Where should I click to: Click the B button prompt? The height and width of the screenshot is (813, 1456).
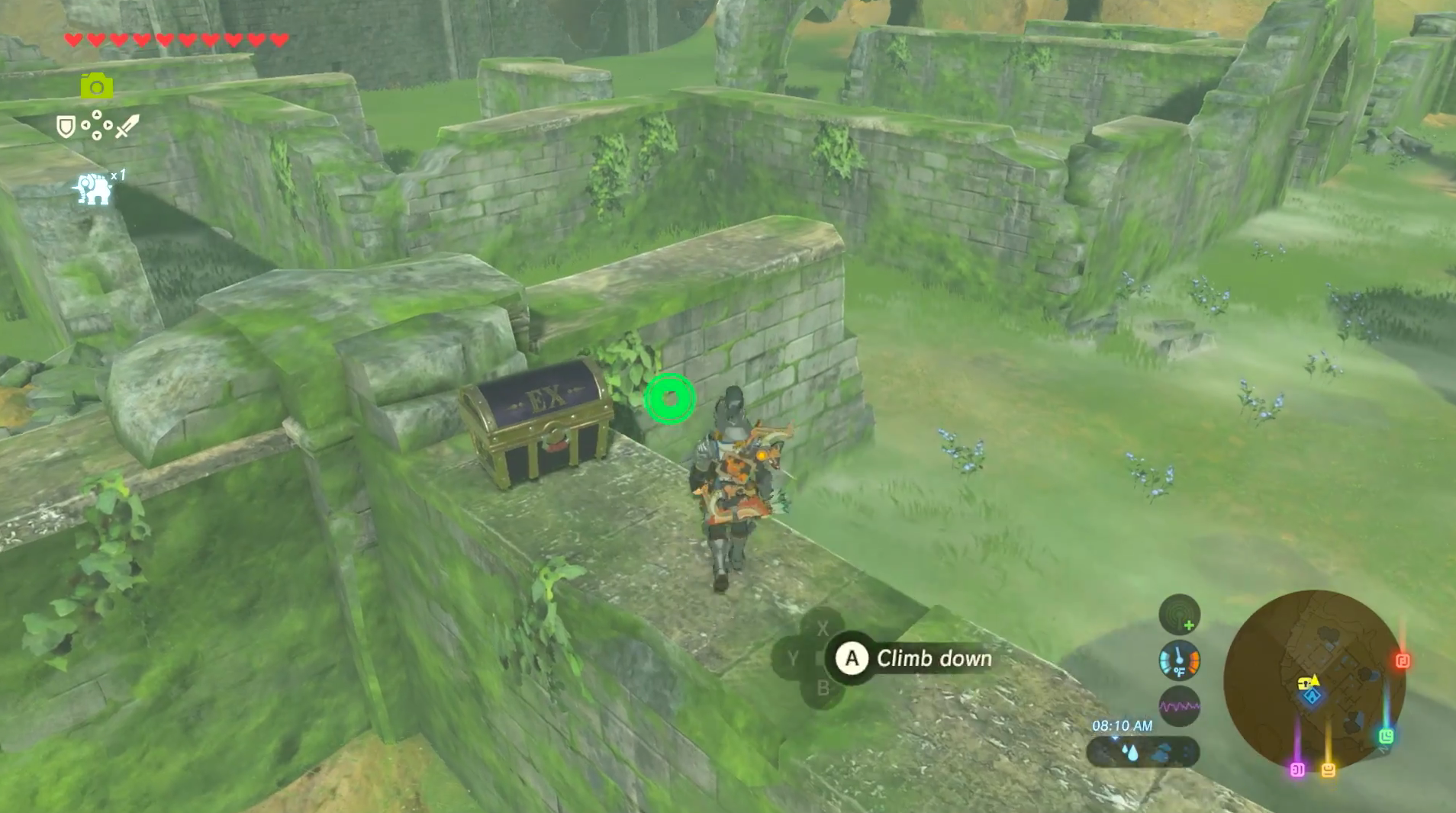tap(823, 689)
